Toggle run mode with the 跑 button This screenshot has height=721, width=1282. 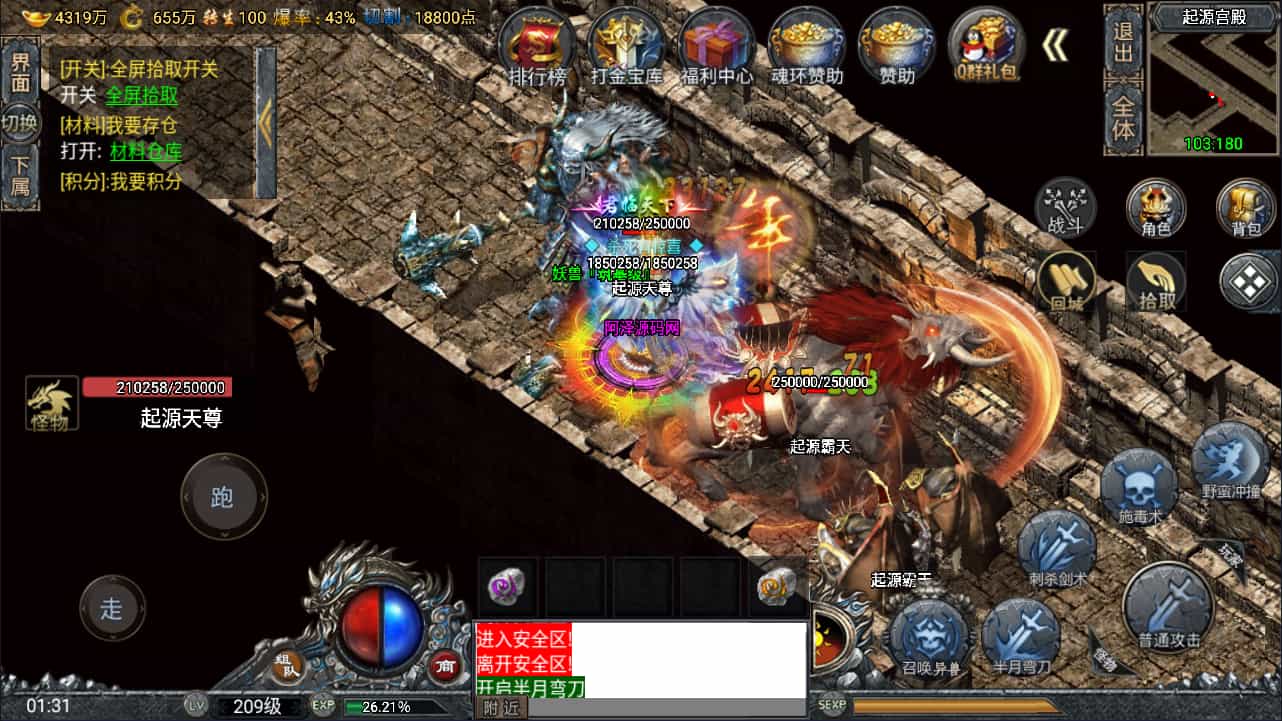[223, 497]
